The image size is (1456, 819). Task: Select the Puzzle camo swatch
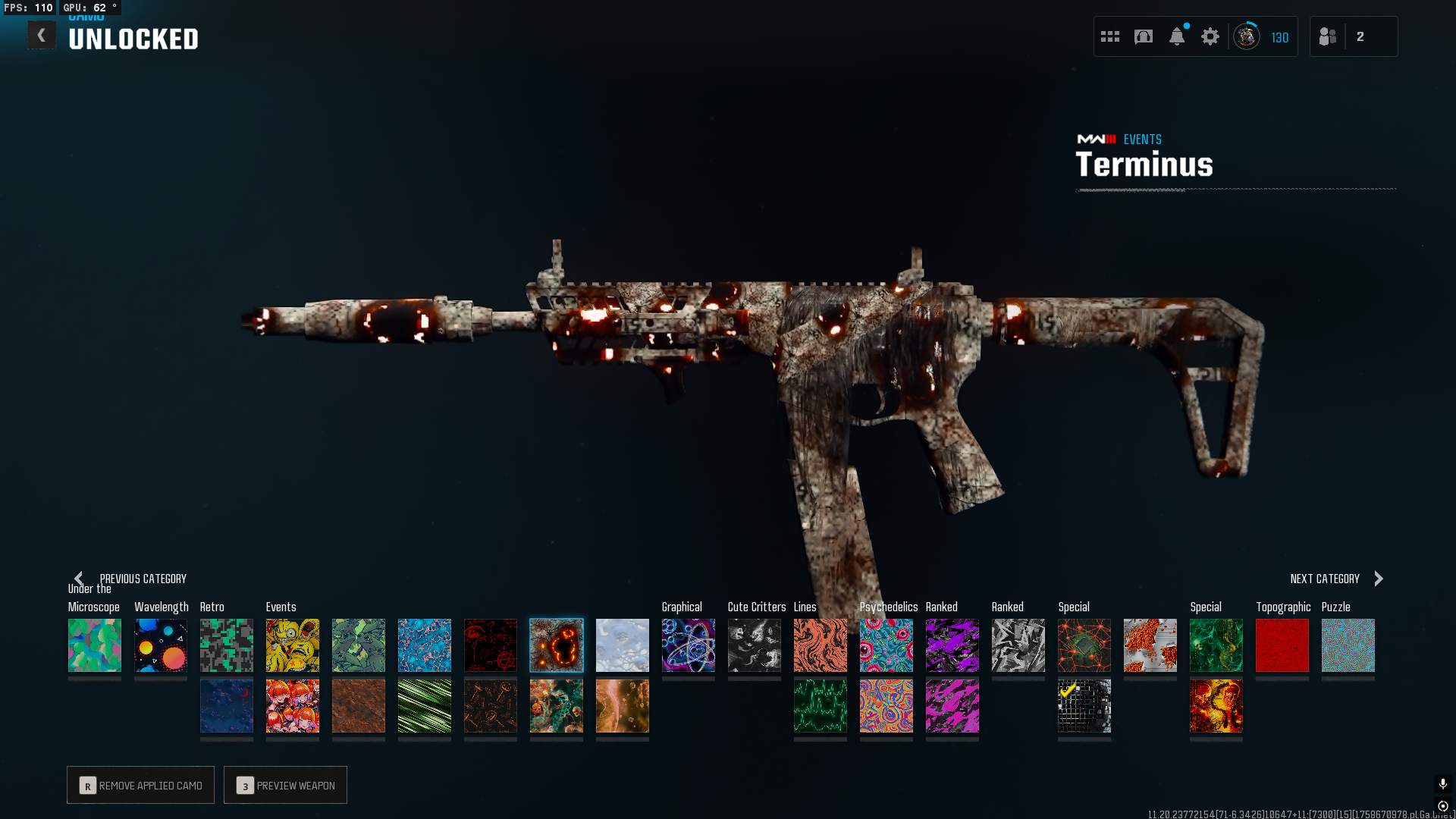[x=1348, y=645]
